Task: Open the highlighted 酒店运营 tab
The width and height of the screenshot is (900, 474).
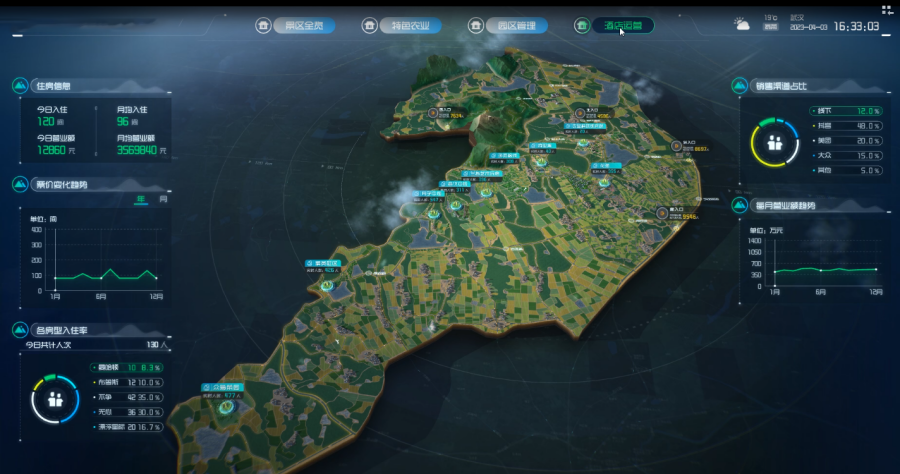Action: coord(624,26)
